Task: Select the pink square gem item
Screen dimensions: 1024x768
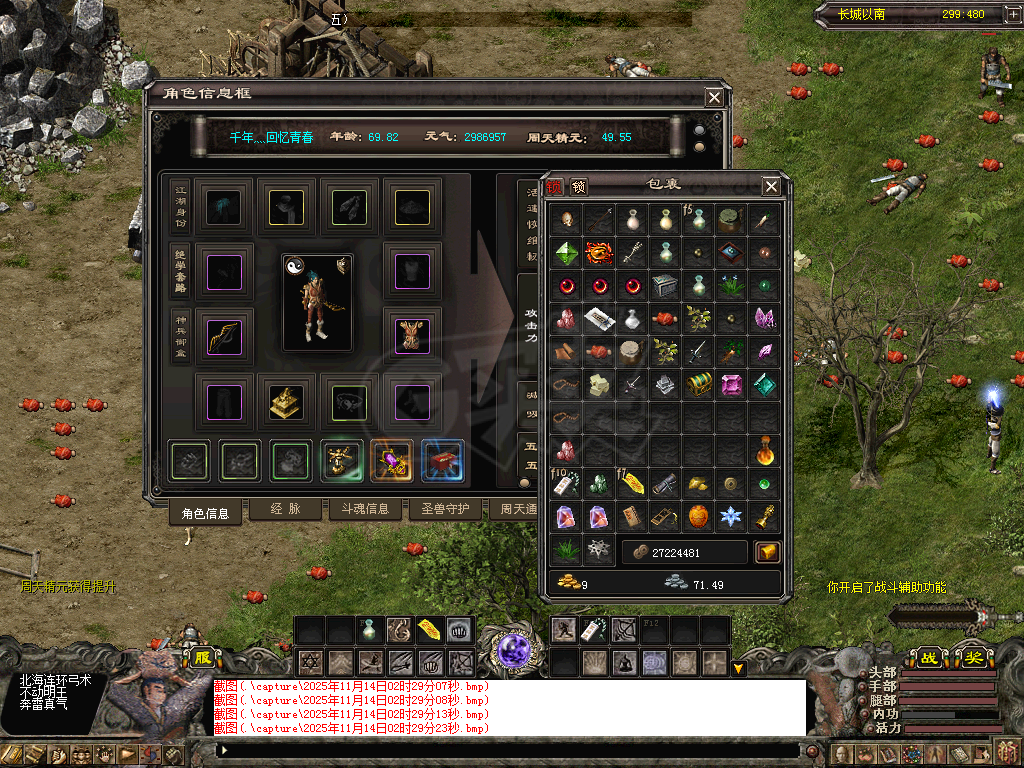Action: click(732, 385)
